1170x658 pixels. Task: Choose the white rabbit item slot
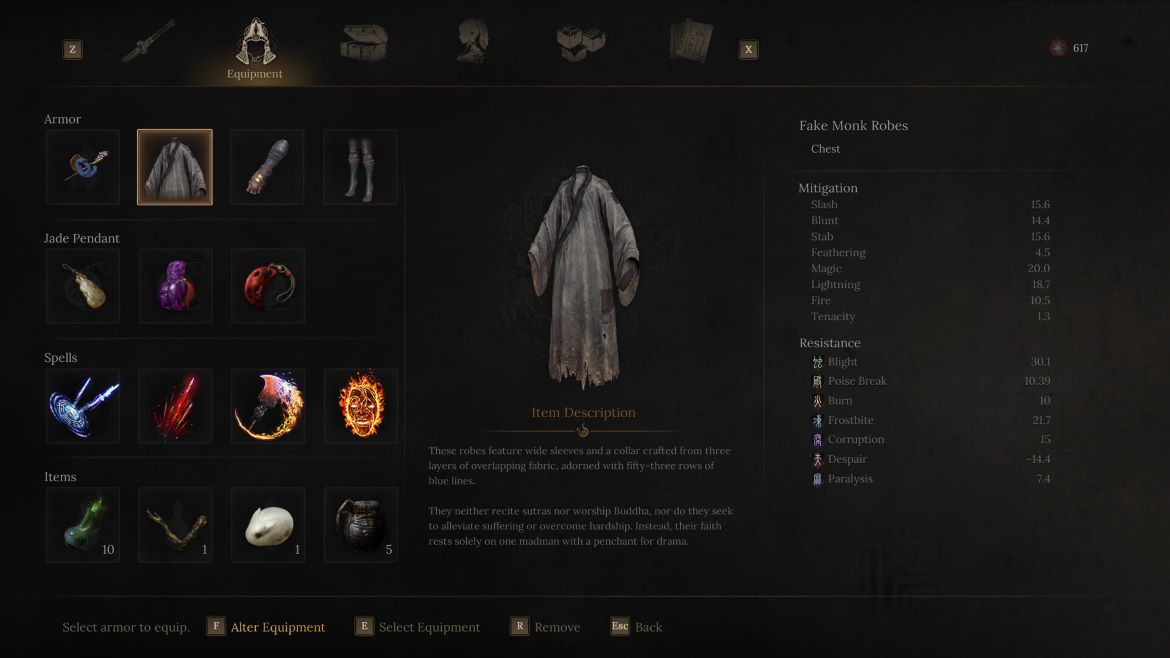(x=268, y=525)
